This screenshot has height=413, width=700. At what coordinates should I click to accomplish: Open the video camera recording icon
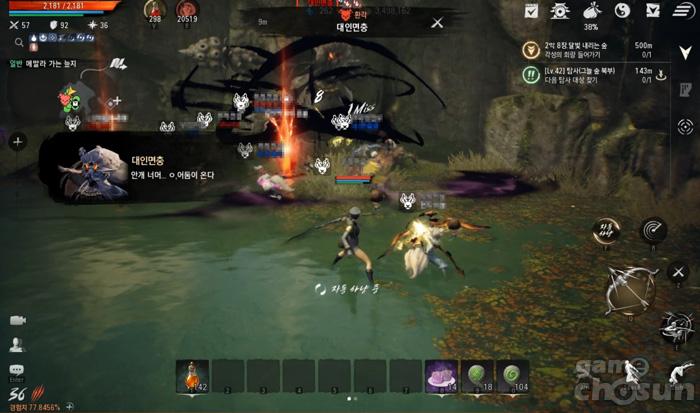point(17,320)
